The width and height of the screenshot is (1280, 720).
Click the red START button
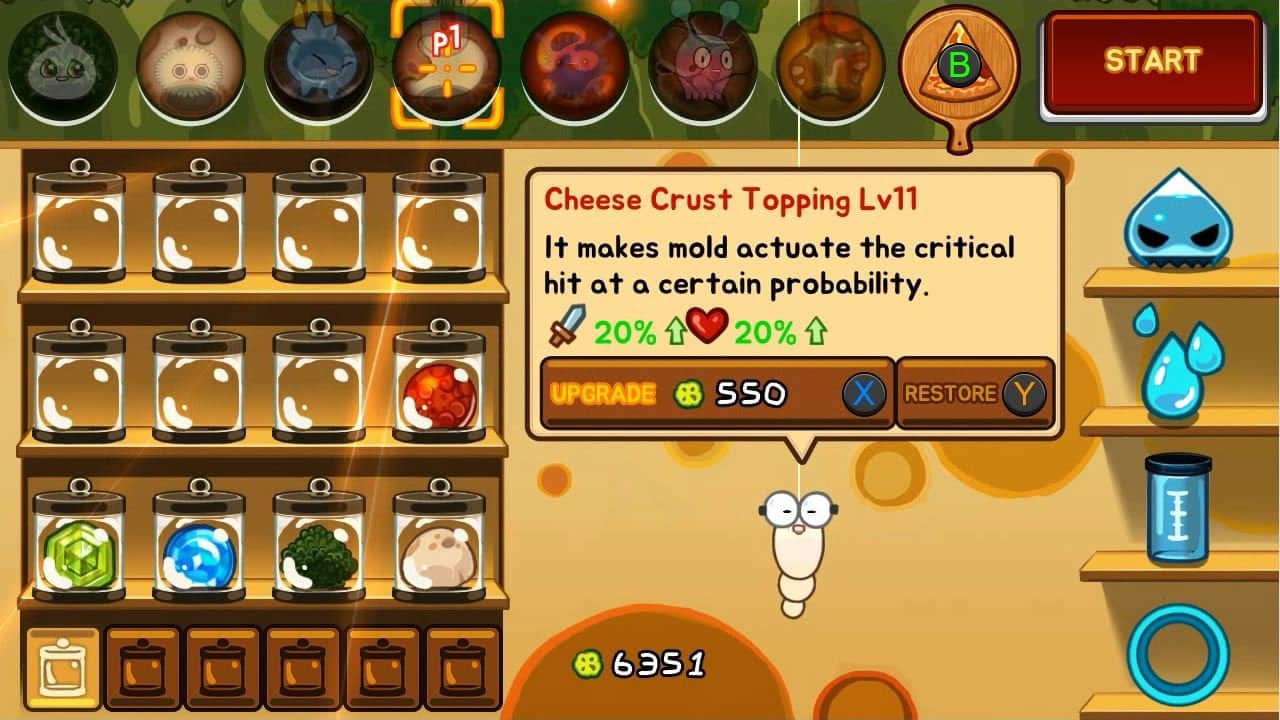pyautogui.click(x=1152, y=62)
